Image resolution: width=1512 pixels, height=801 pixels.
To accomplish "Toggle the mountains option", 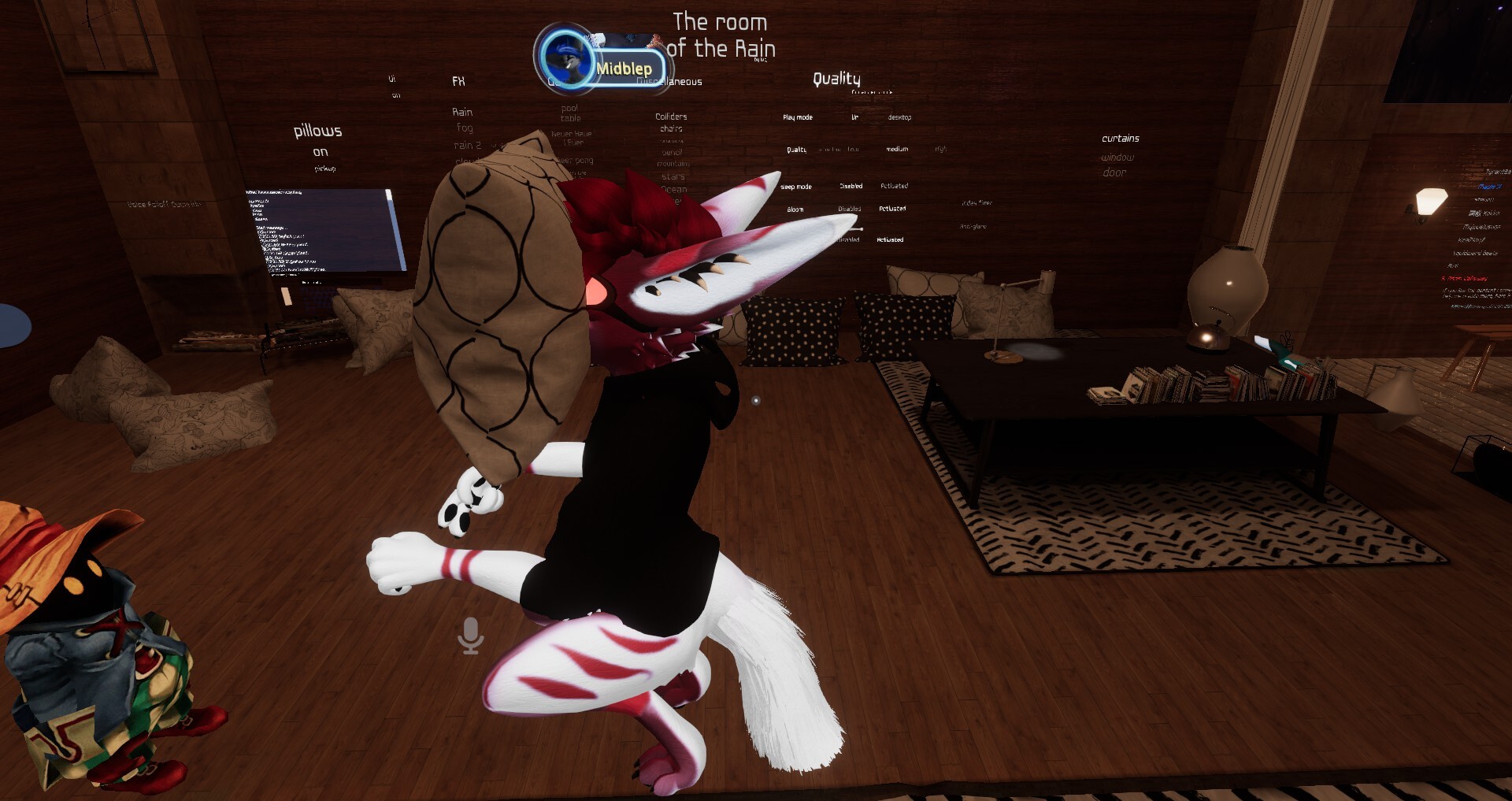I will coord(673,164).
